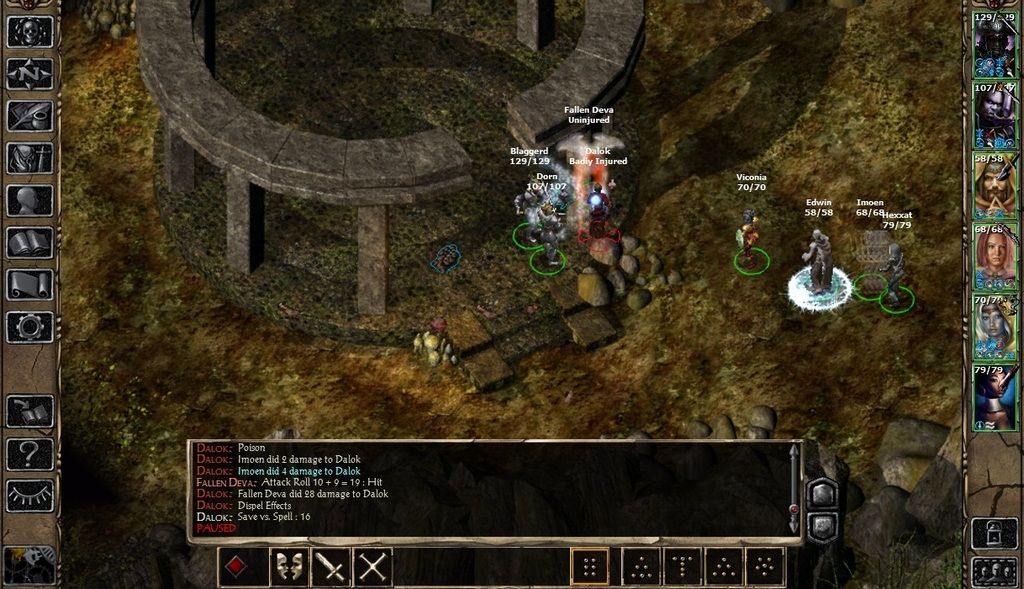
Task: Open the priest scroll button
Action: pos(29,284)
